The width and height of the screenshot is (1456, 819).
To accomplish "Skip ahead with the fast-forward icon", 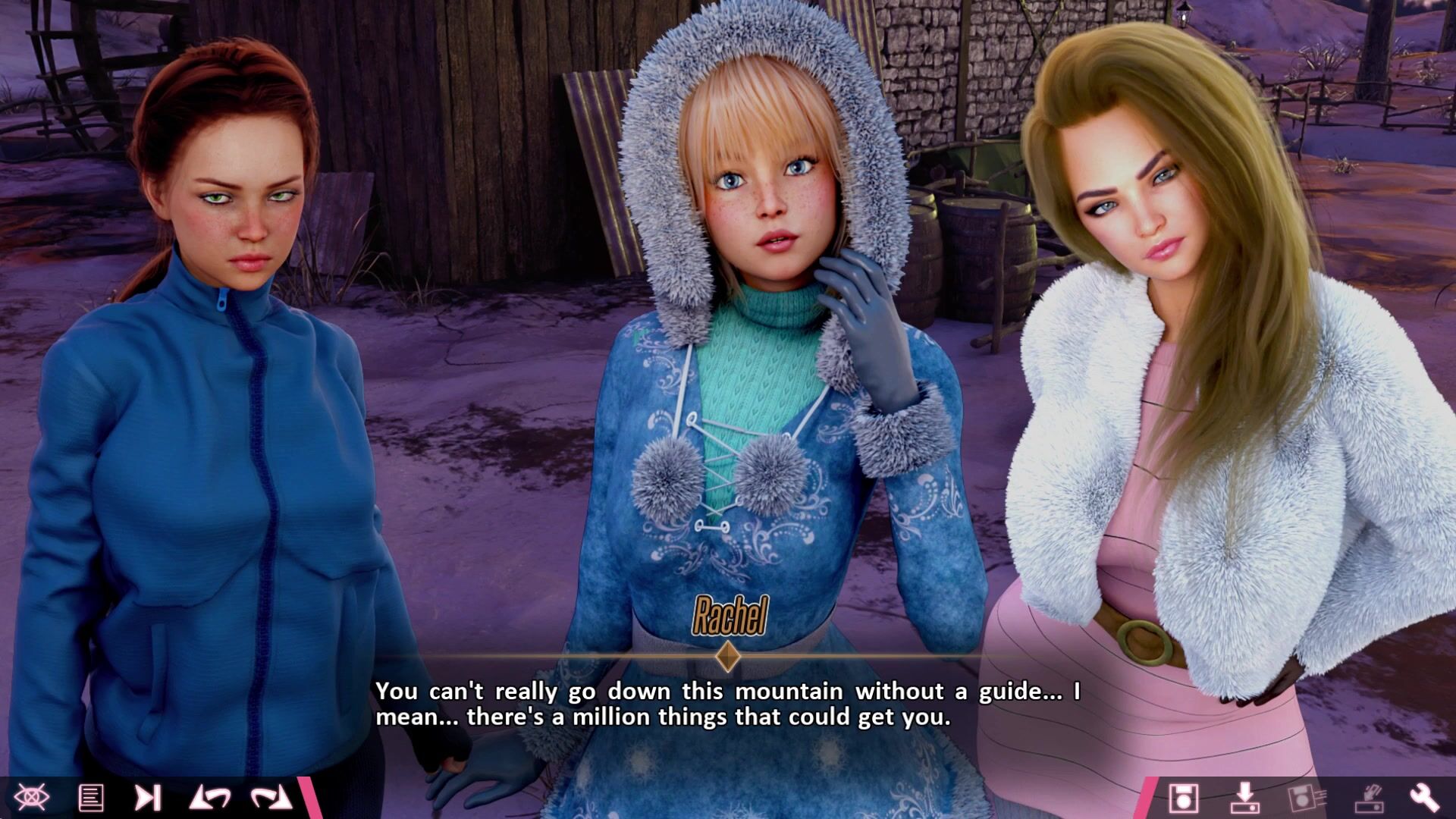I will [x=148, y=797].
